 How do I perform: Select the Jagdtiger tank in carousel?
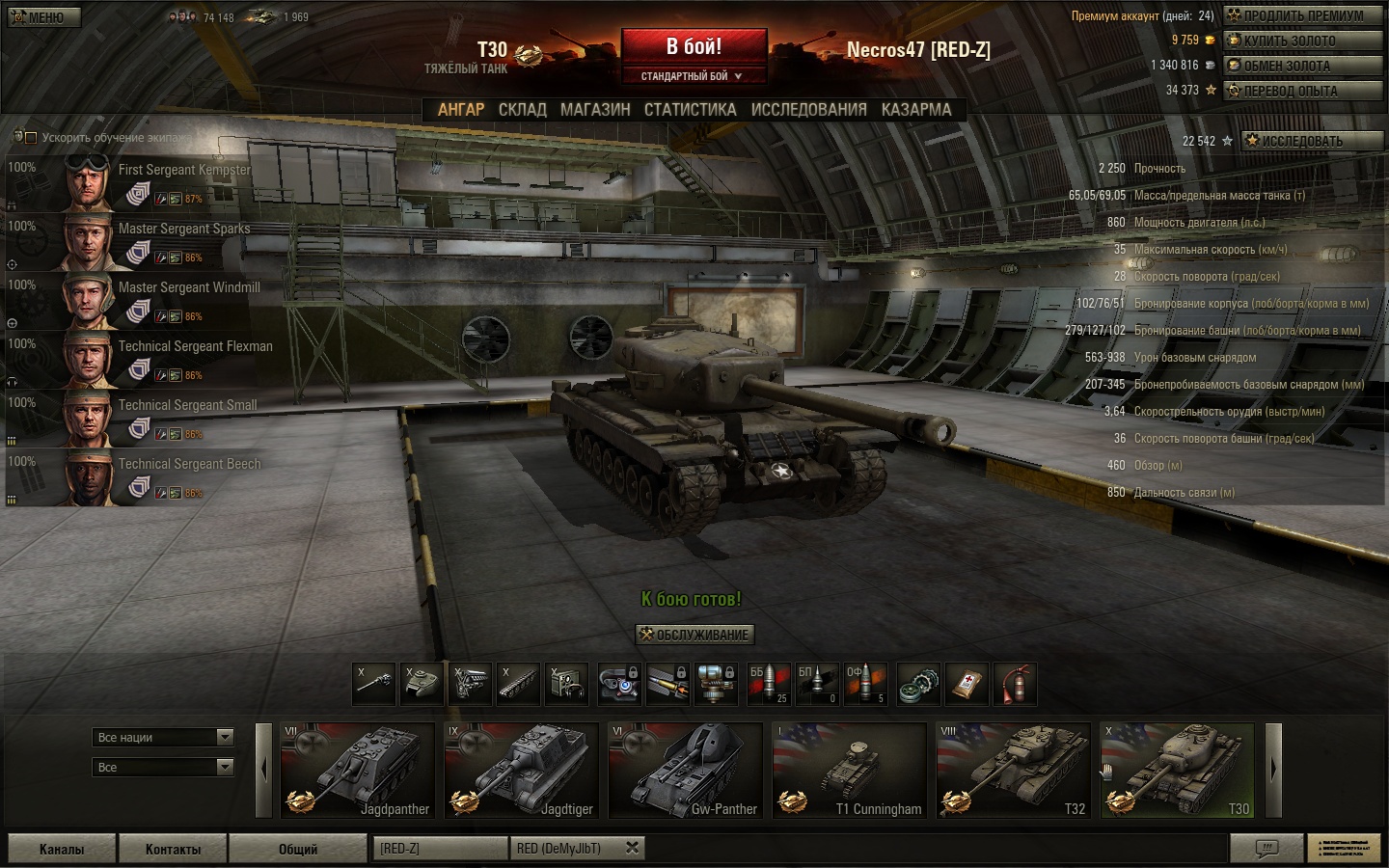(522, 771)
